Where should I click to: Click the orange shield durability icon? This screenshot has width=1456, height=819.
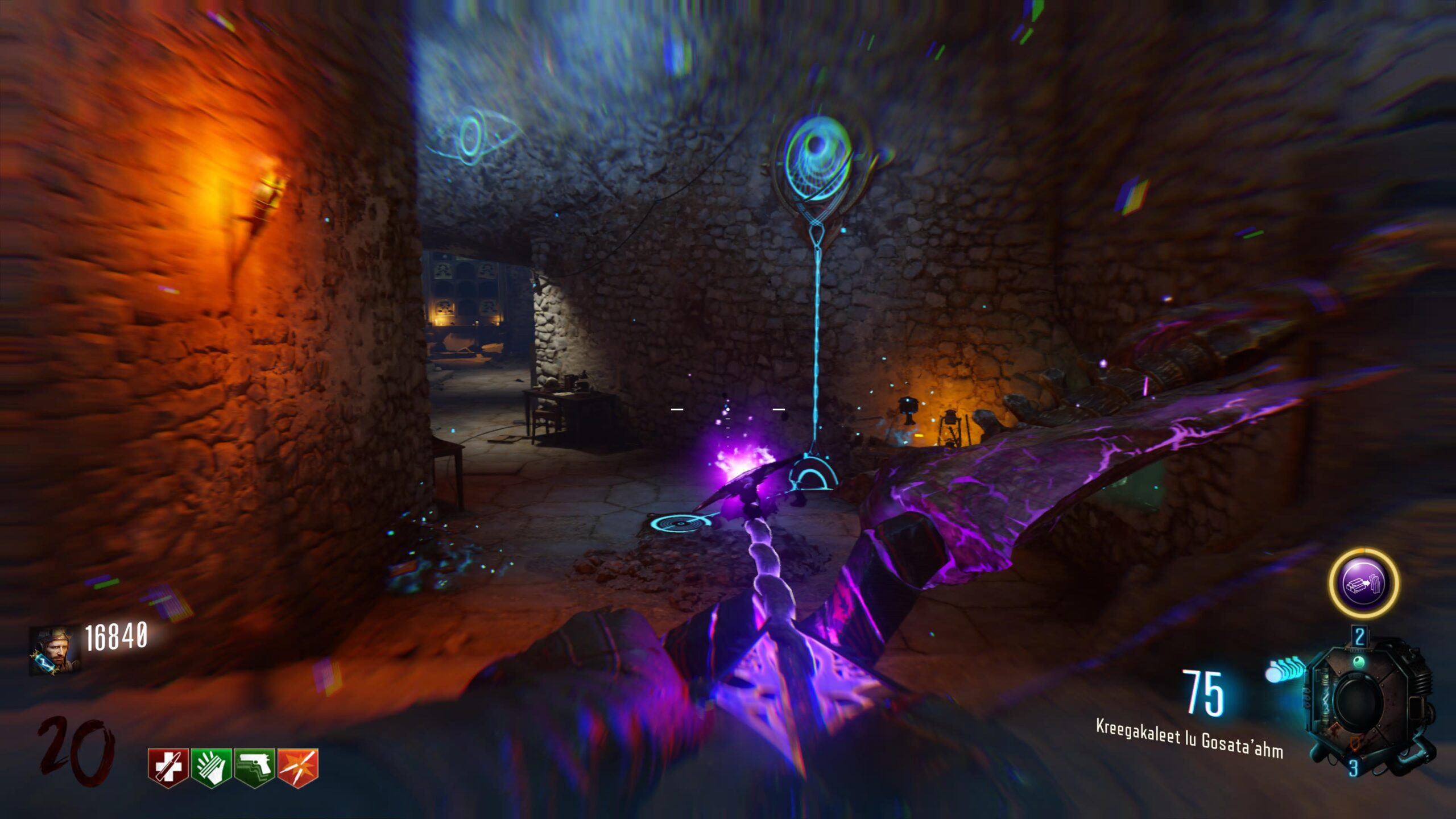pos(1355,744)
